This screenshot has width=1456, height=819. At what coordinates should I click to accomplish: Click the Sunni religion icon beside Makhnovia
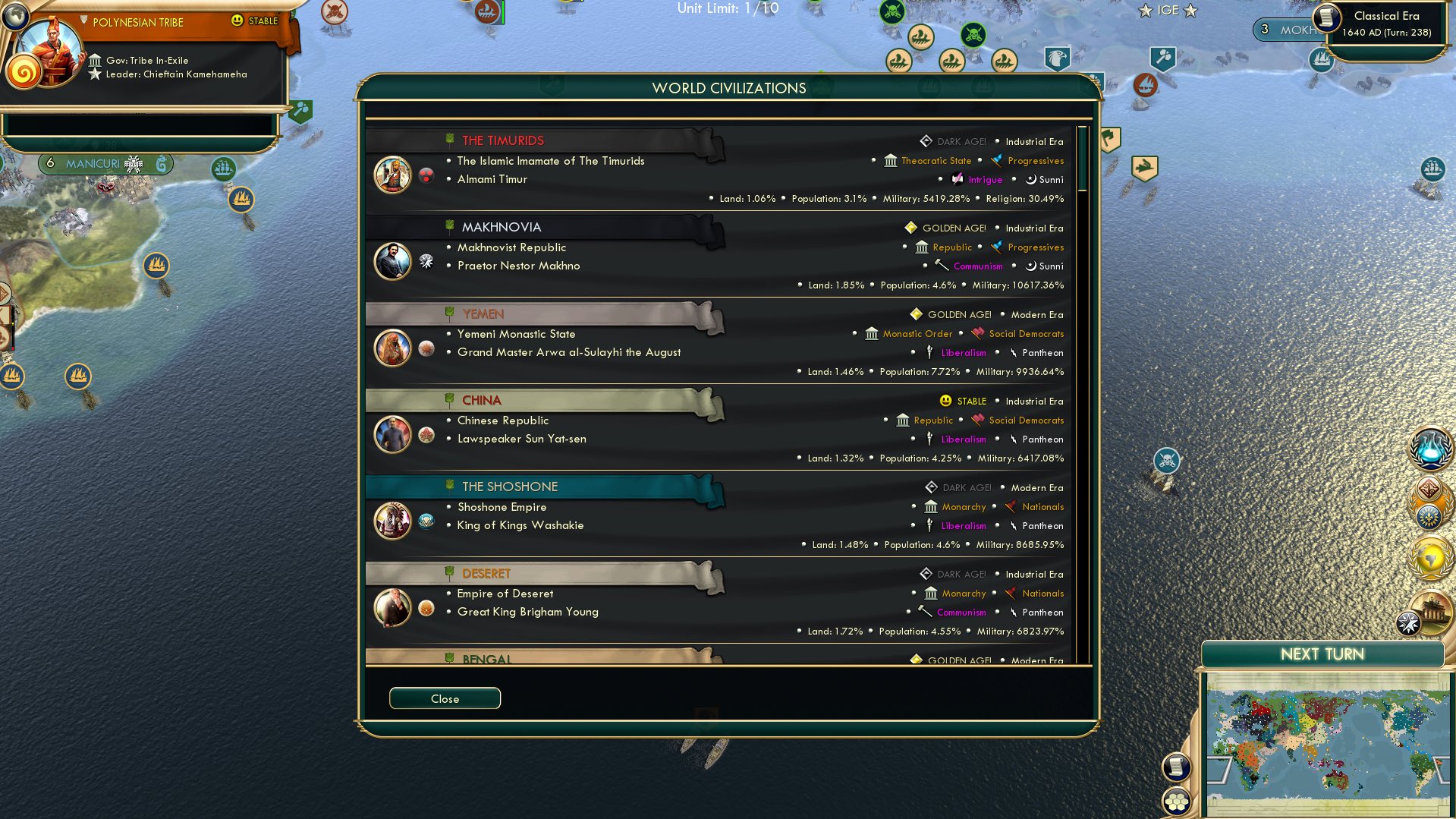[x=1032, y=266]
